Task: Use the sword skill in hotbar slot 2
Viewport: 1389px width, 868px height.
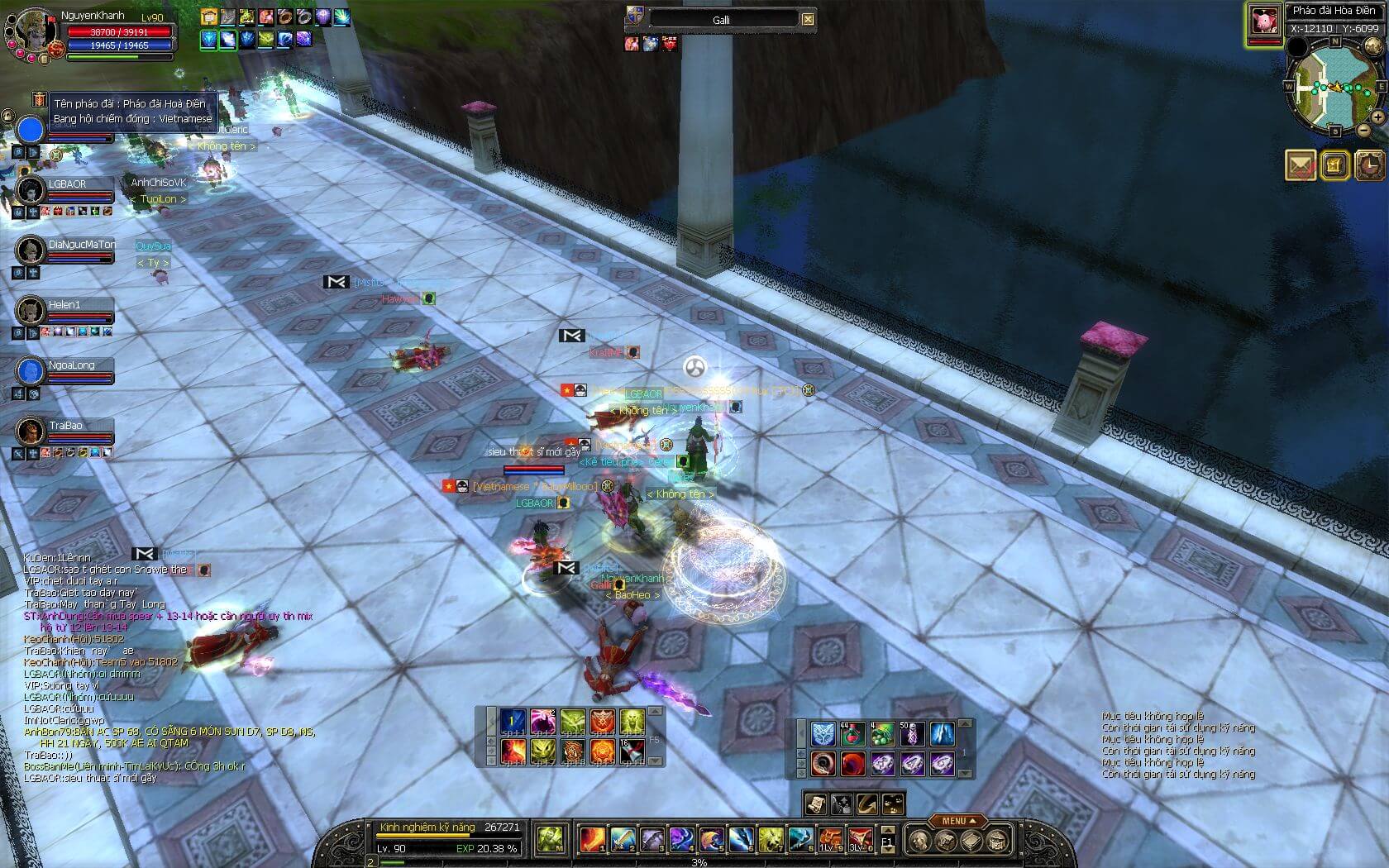Action: (x=621, y=840)
